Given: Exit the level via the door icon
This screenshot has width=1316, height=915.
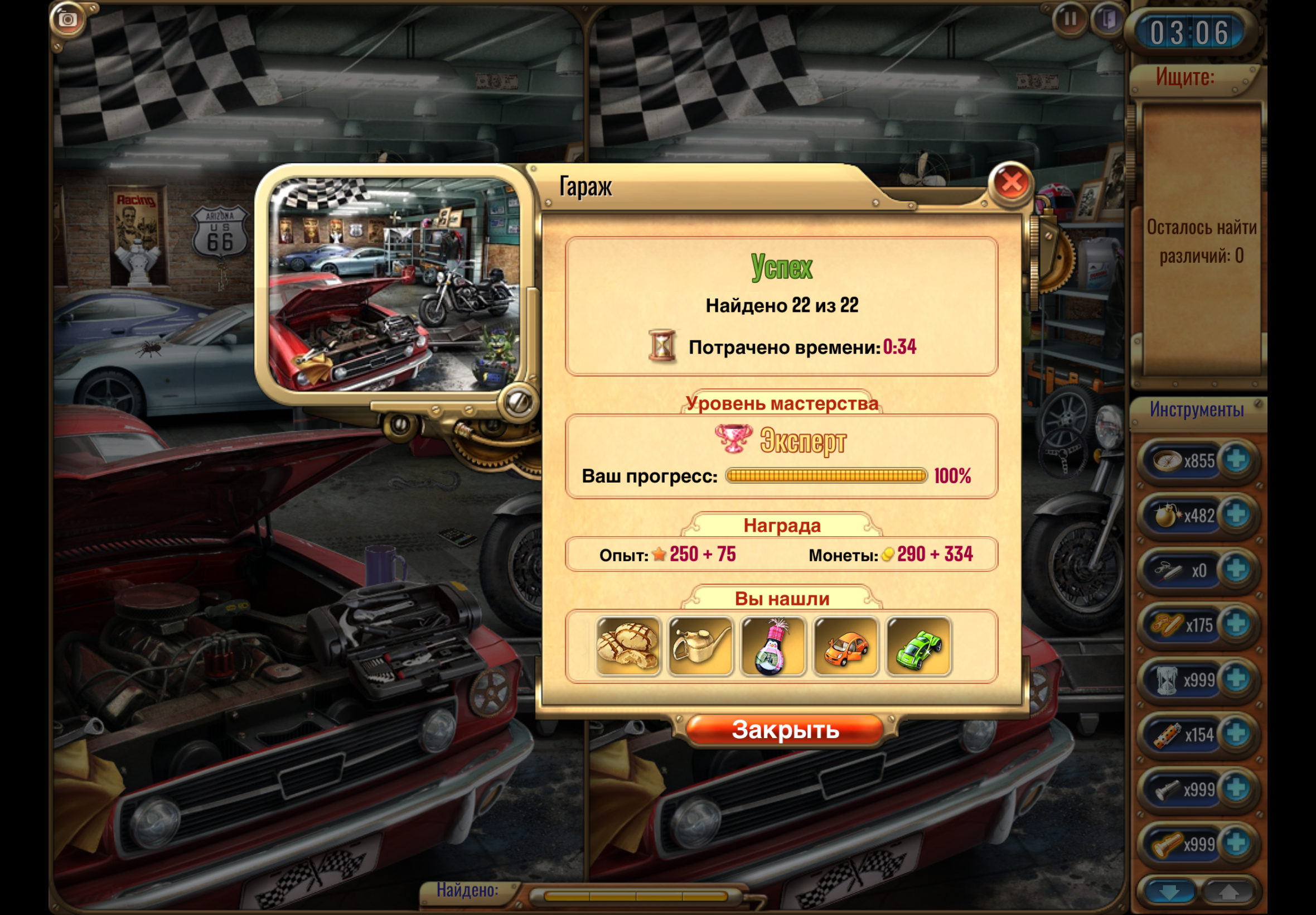Looking at the screenshot, I should point(1108,20).
